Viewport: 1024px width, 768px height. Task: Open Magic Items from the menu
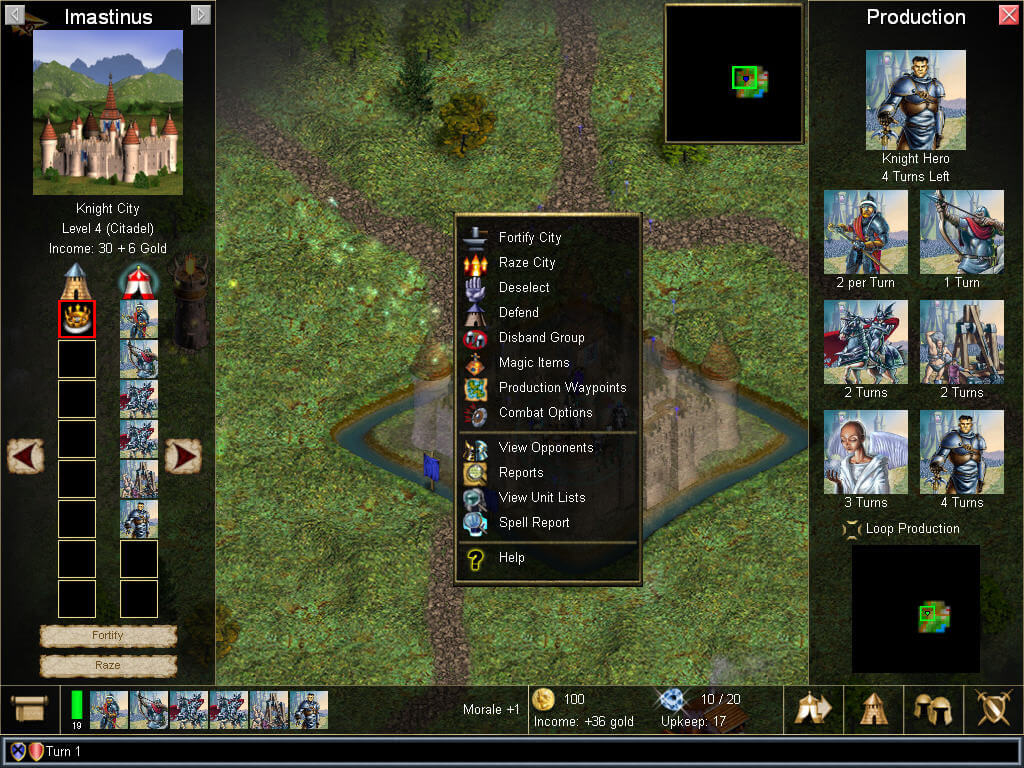[533, 363]
